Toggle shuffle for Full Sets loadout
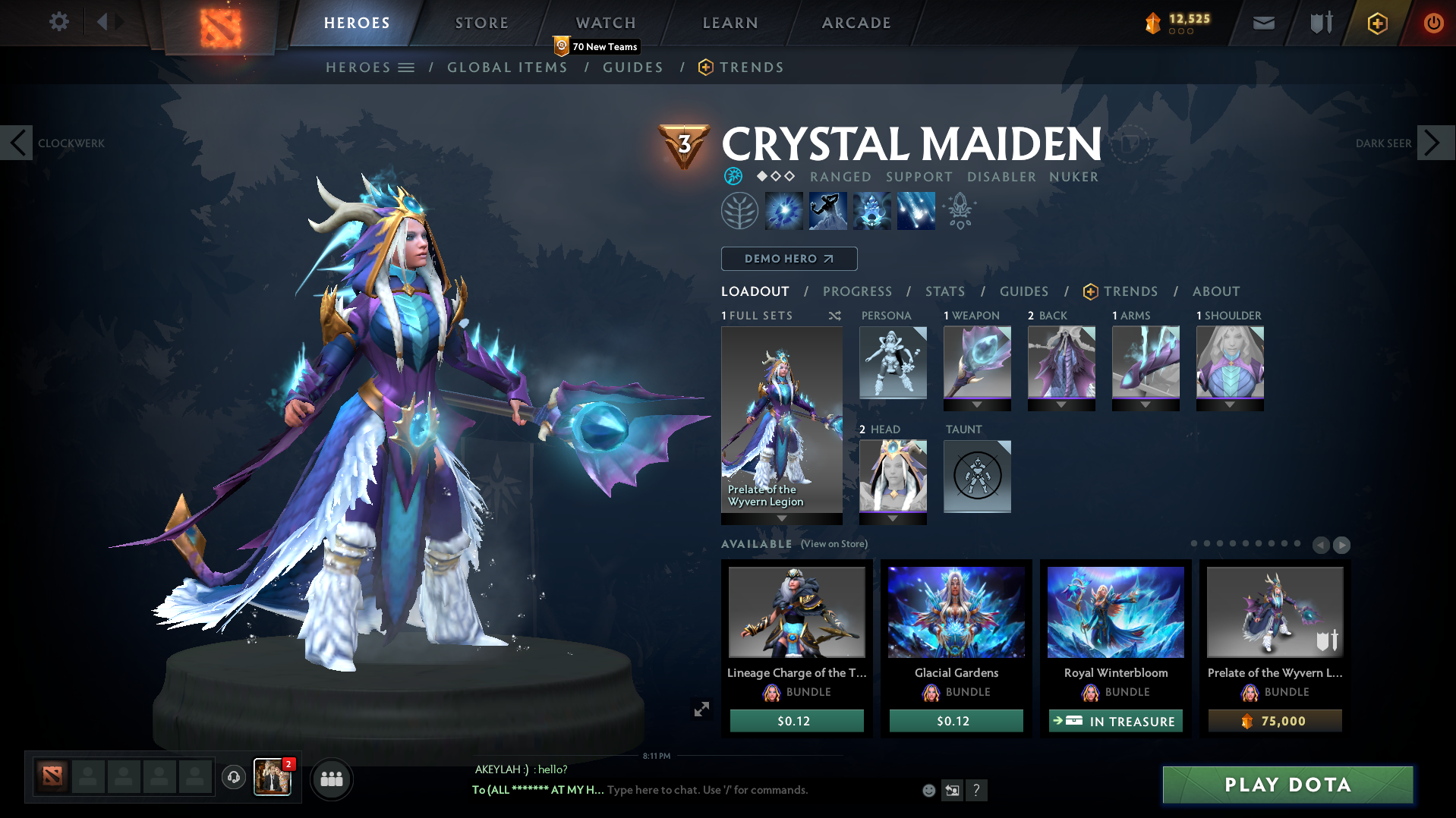 [x=834, y=316]
